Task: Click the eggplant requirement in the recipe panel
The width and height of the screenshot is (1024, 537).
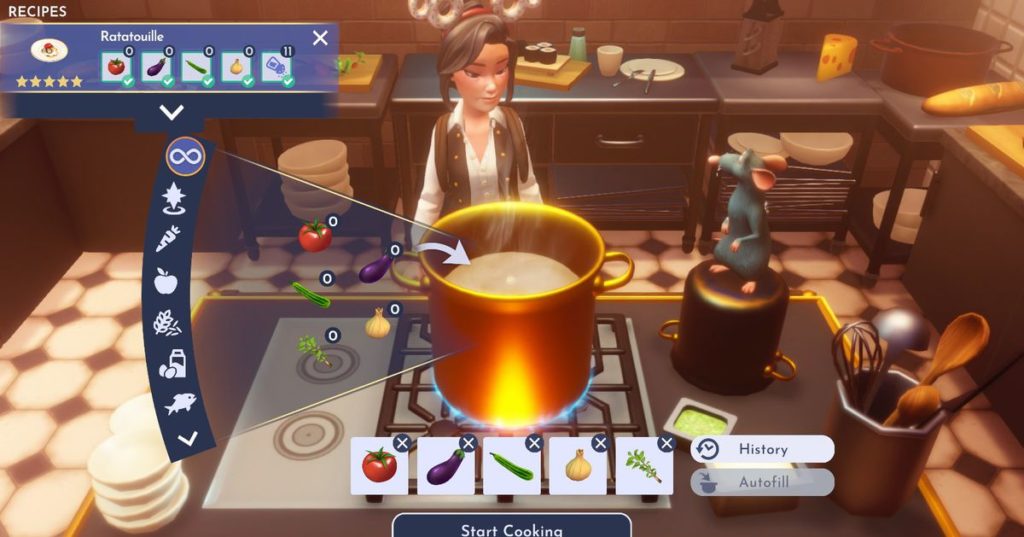Action: click(157, 67)
